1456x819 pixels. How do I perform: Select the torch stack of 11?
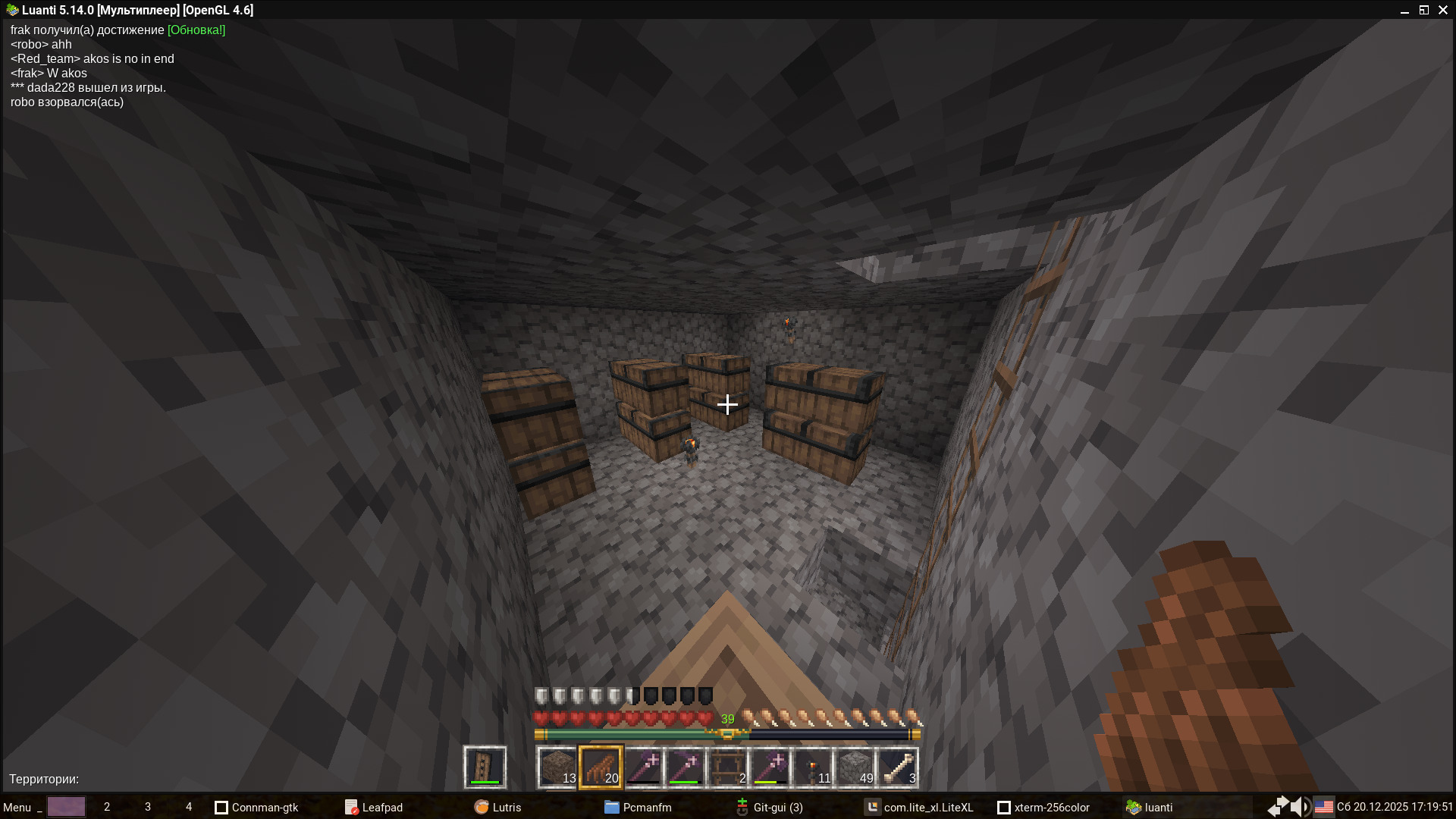click(813, 767)
